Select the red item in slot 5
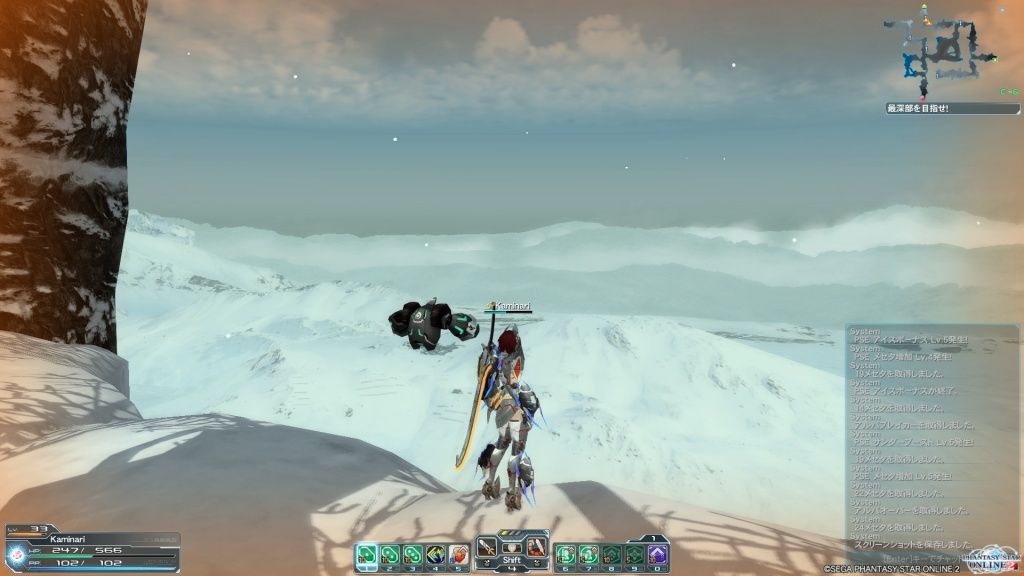1024x576 pixels. (x=459, y=554)
